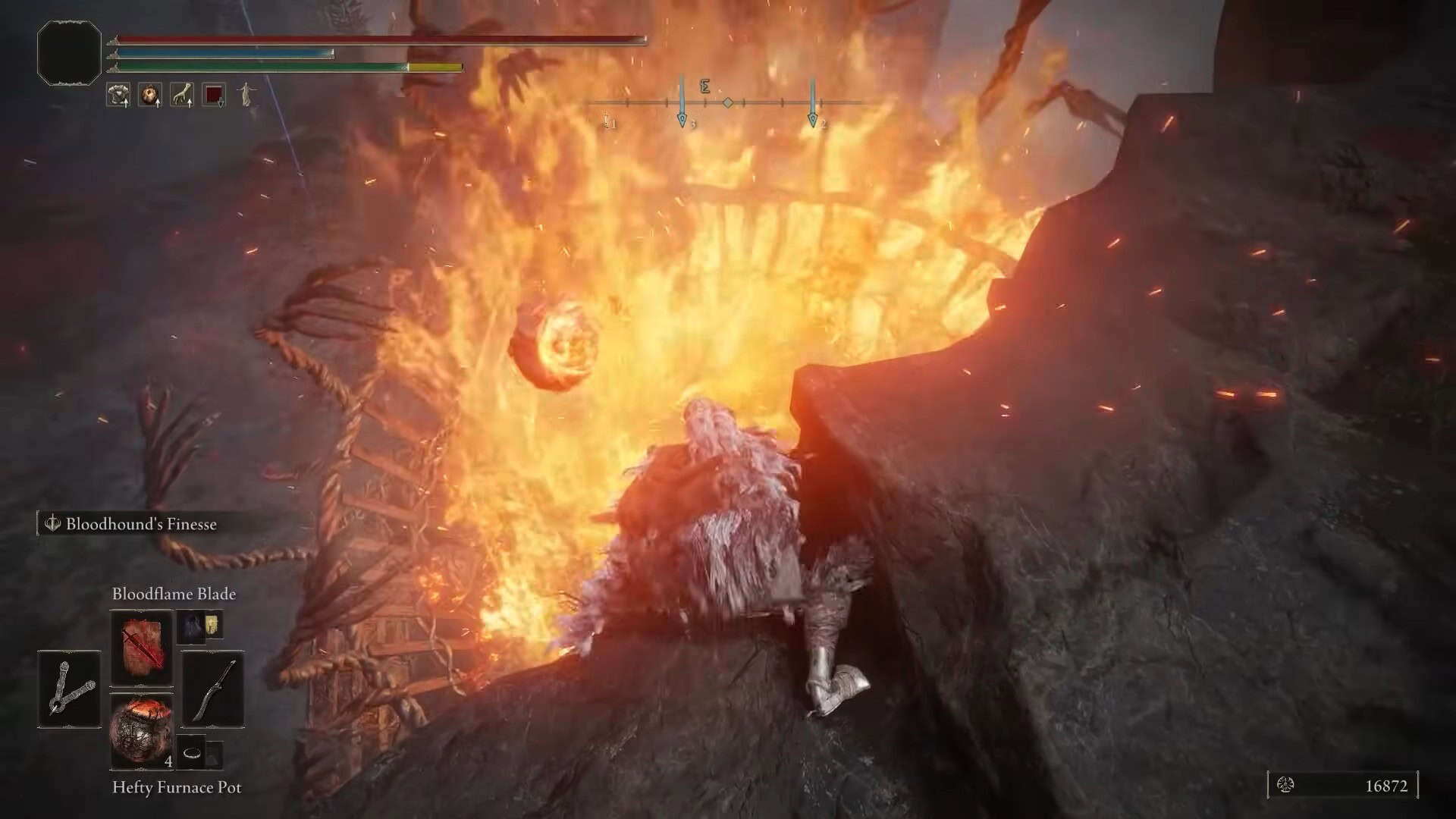
Task: Click the empty octagonal portrait frame
Action: (x=69, y=52)
